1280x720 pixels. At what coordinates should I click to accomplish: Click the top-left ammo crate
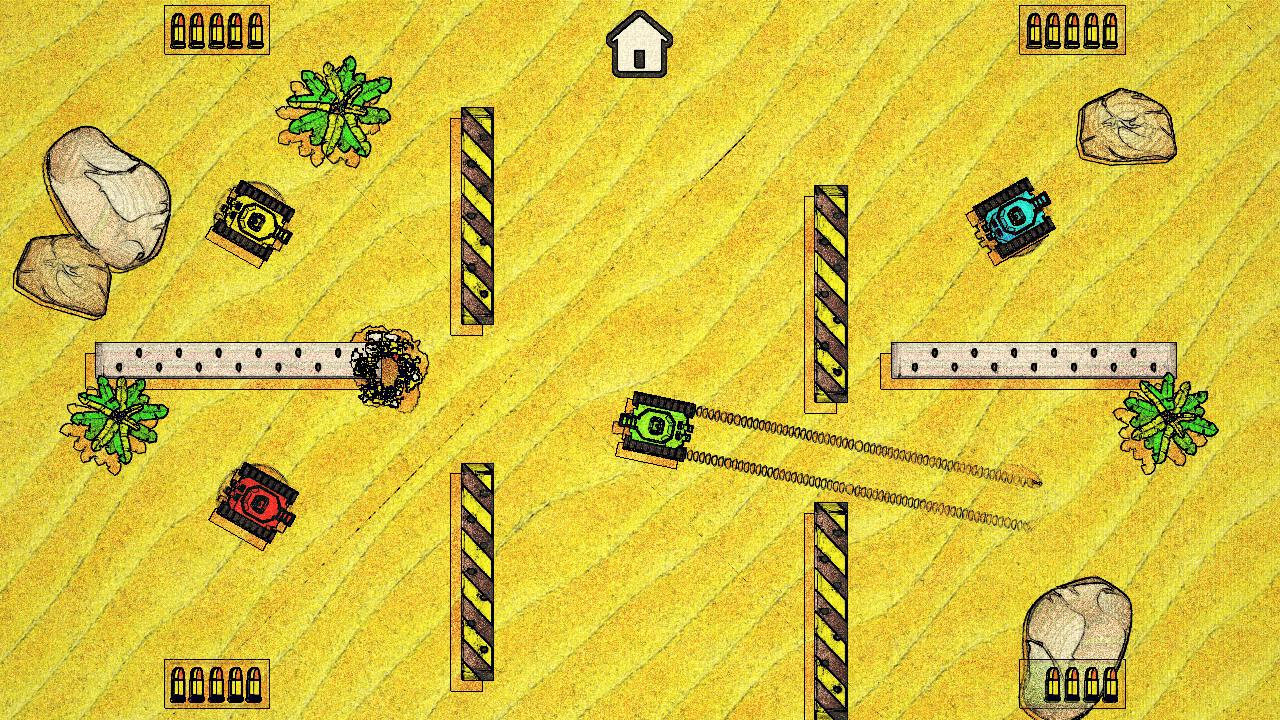click(x=216, y=30)
